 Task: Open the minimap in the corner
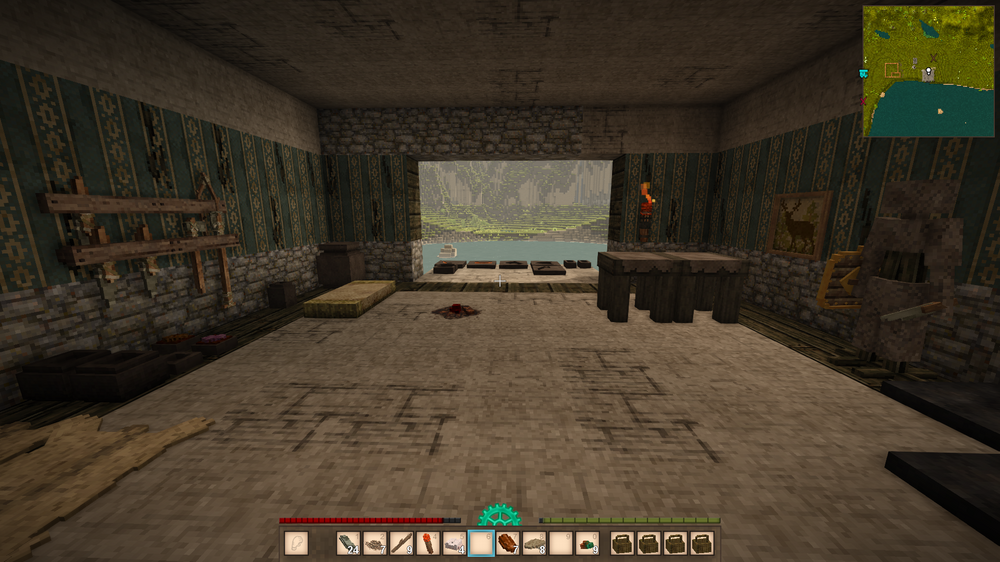click(930, 71)
